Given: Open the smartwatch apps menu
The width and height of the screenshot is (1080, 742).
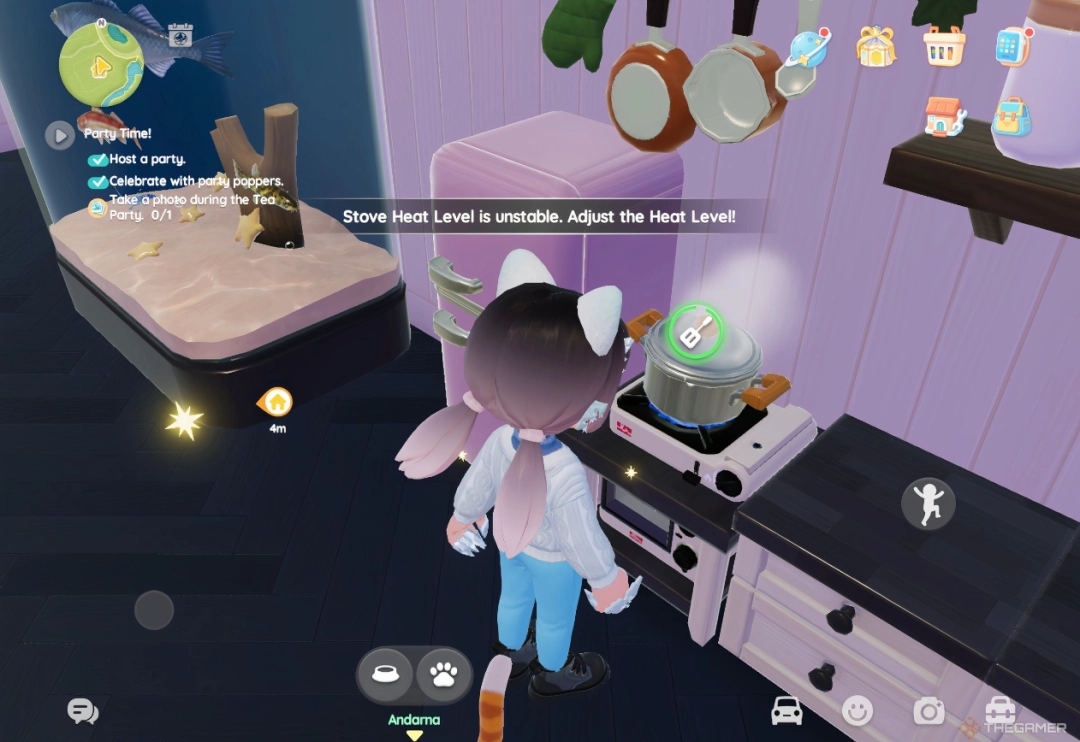Looking at the screenshot, I should click(1012, 46).
